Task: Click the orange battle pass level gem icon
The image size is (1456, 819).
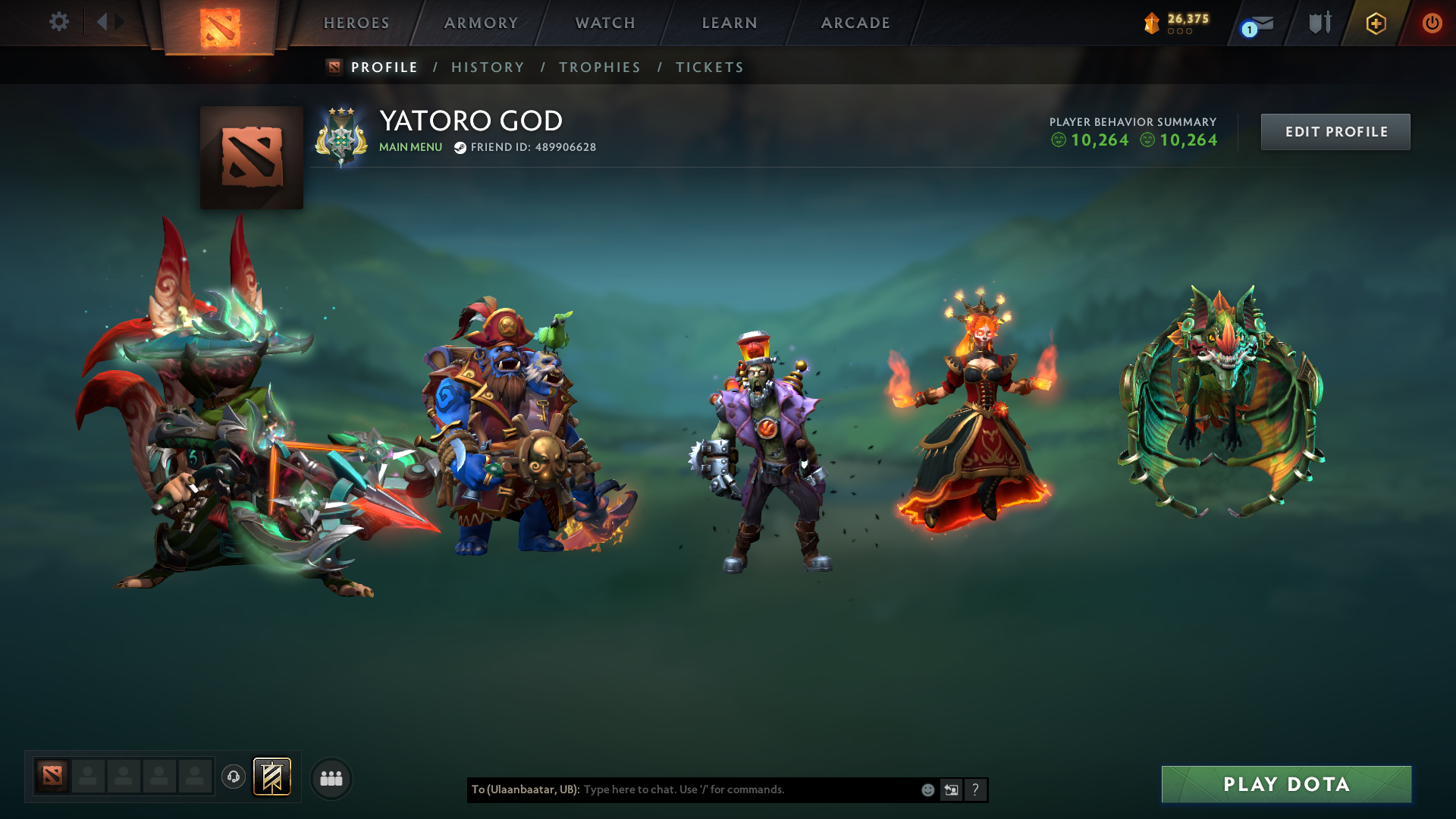Action: [x=1151, y=23]
